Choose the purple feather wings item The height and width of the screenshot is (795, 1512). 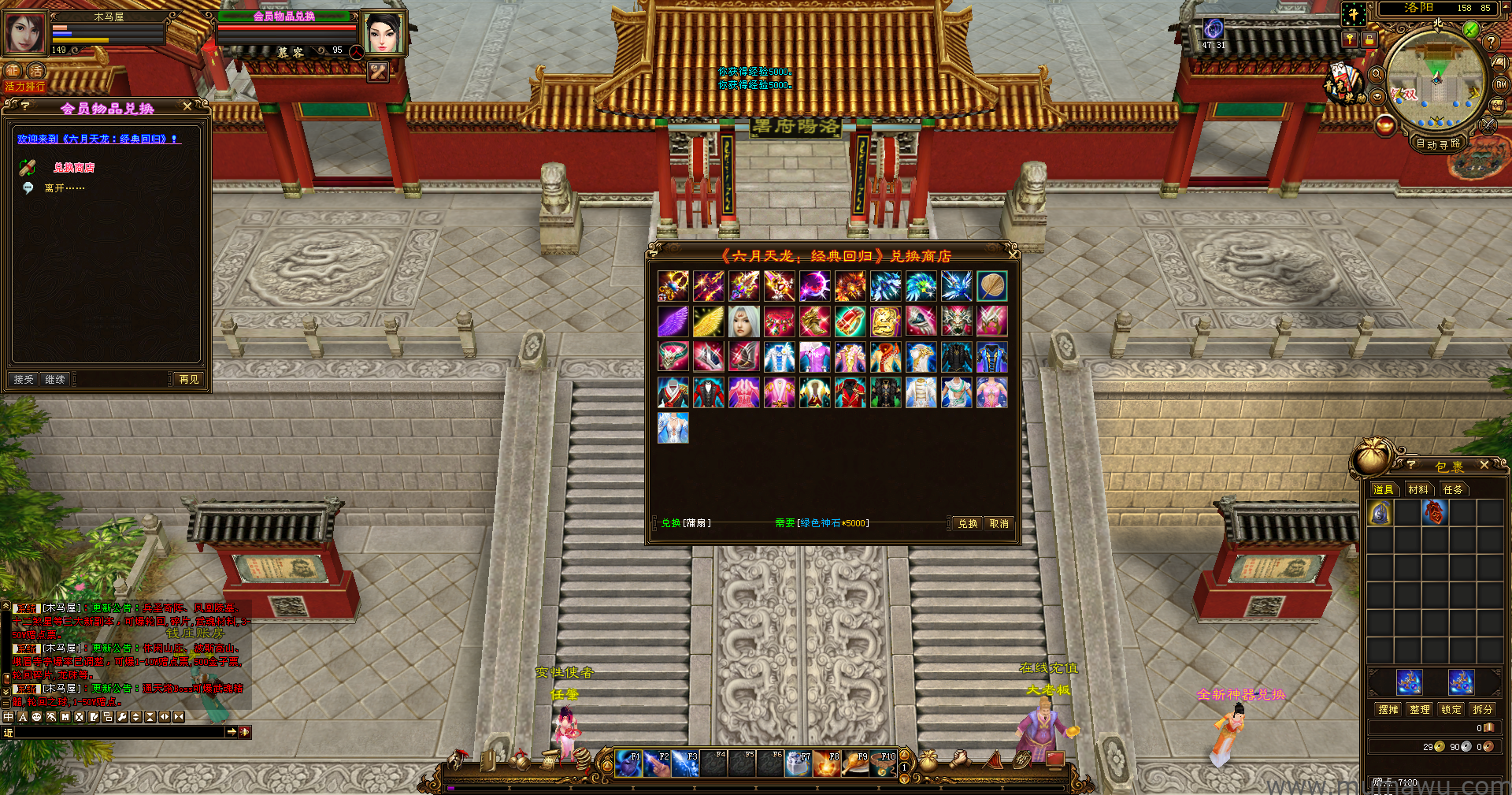(x=673, y=321)
